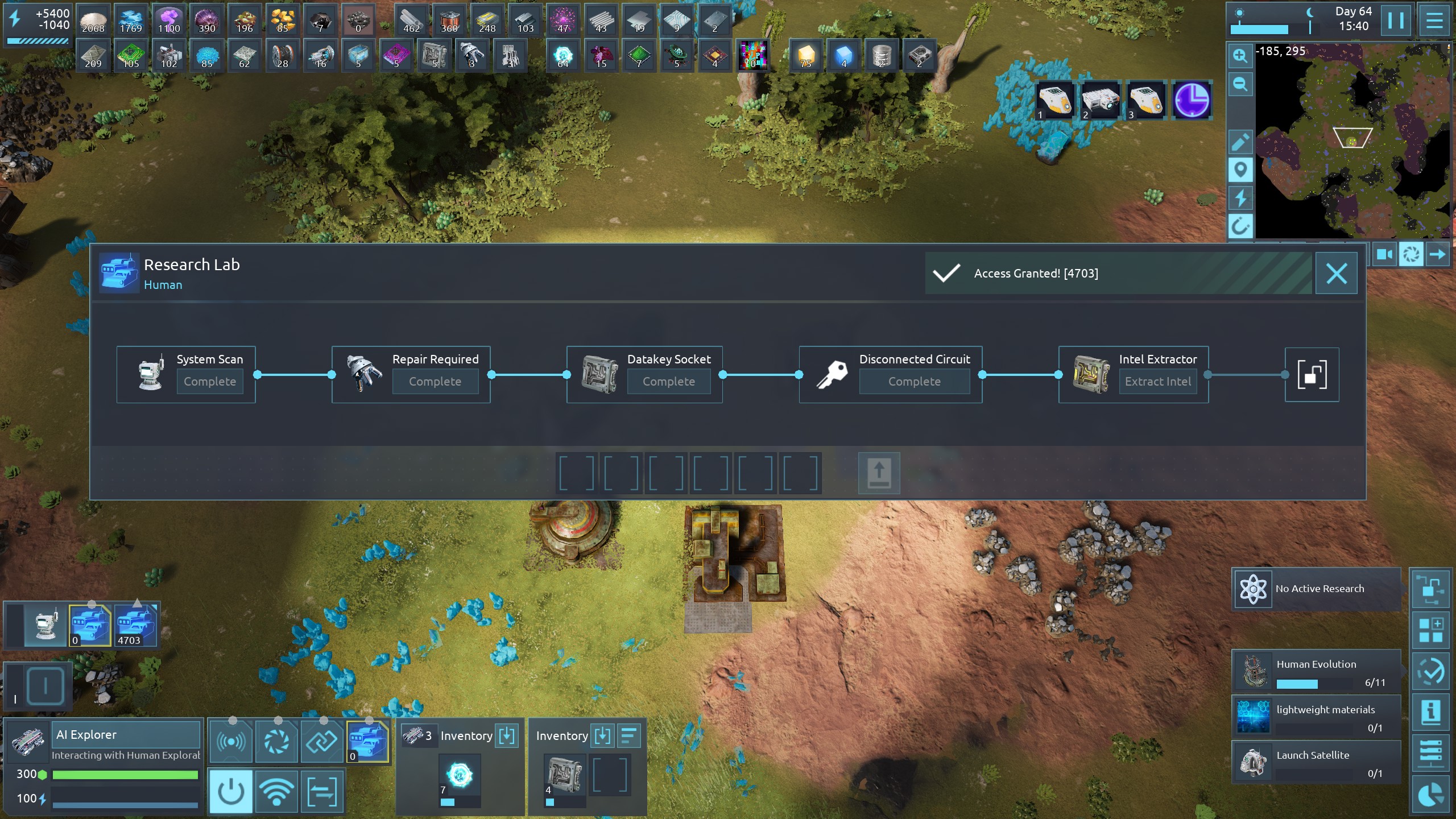Pause the game
This screenshot has width=1456, height=819.
coord(1396,20)
